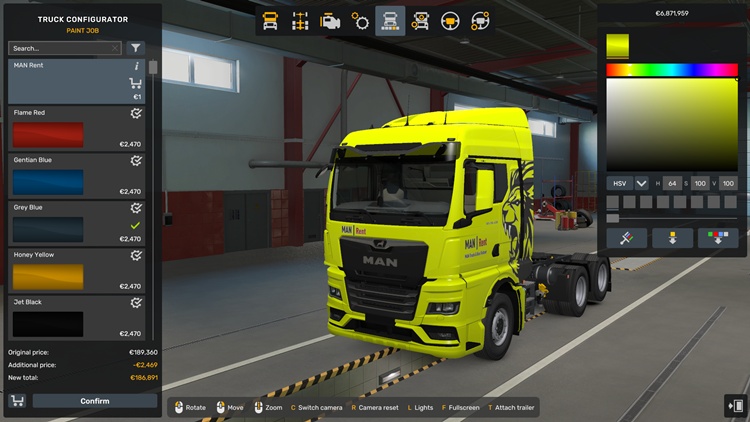
Task: Open the paint job filter options
Action: tap(136, 48)
